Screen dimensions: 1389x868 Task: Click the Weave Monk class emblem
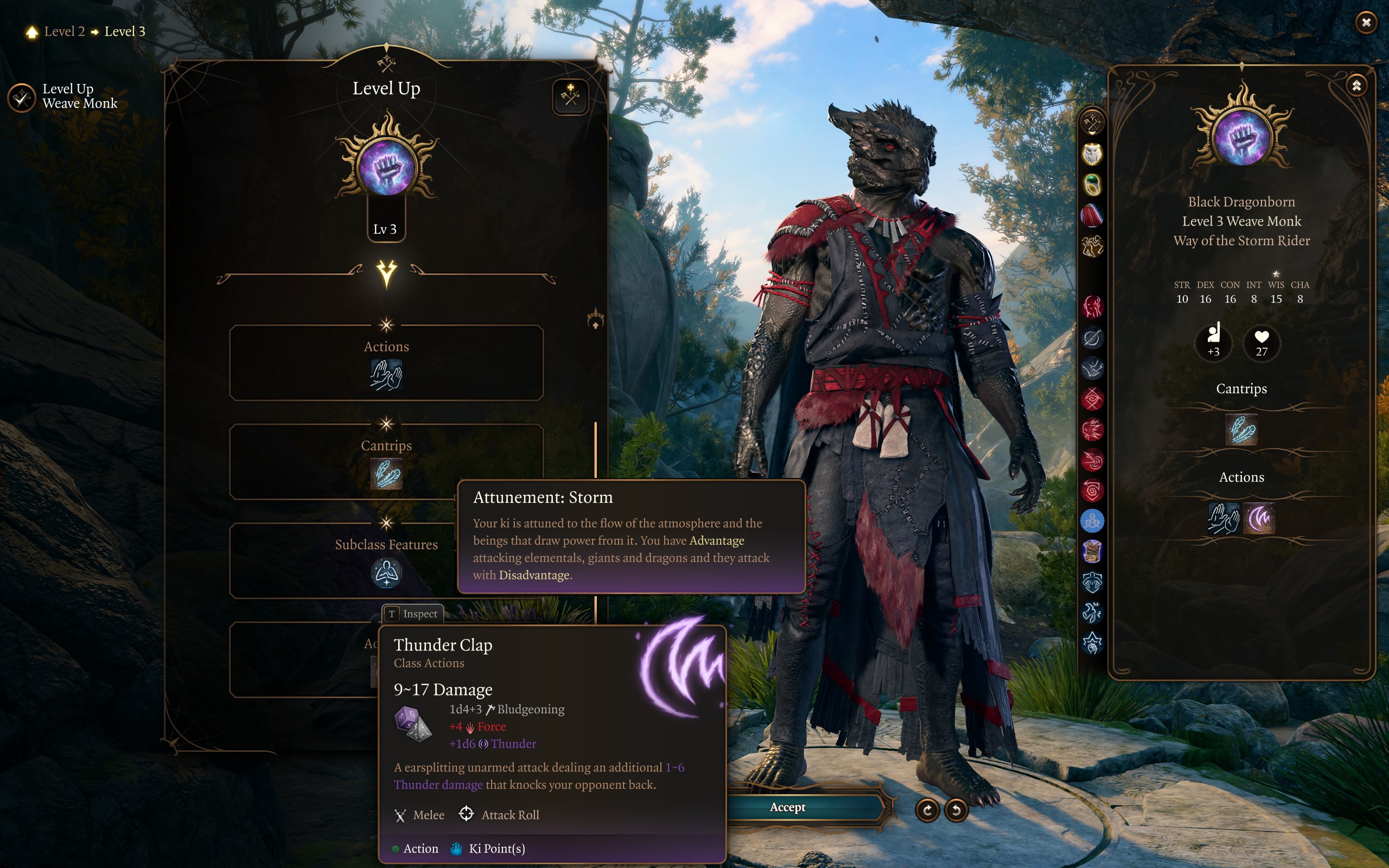[x=386, y=165]
